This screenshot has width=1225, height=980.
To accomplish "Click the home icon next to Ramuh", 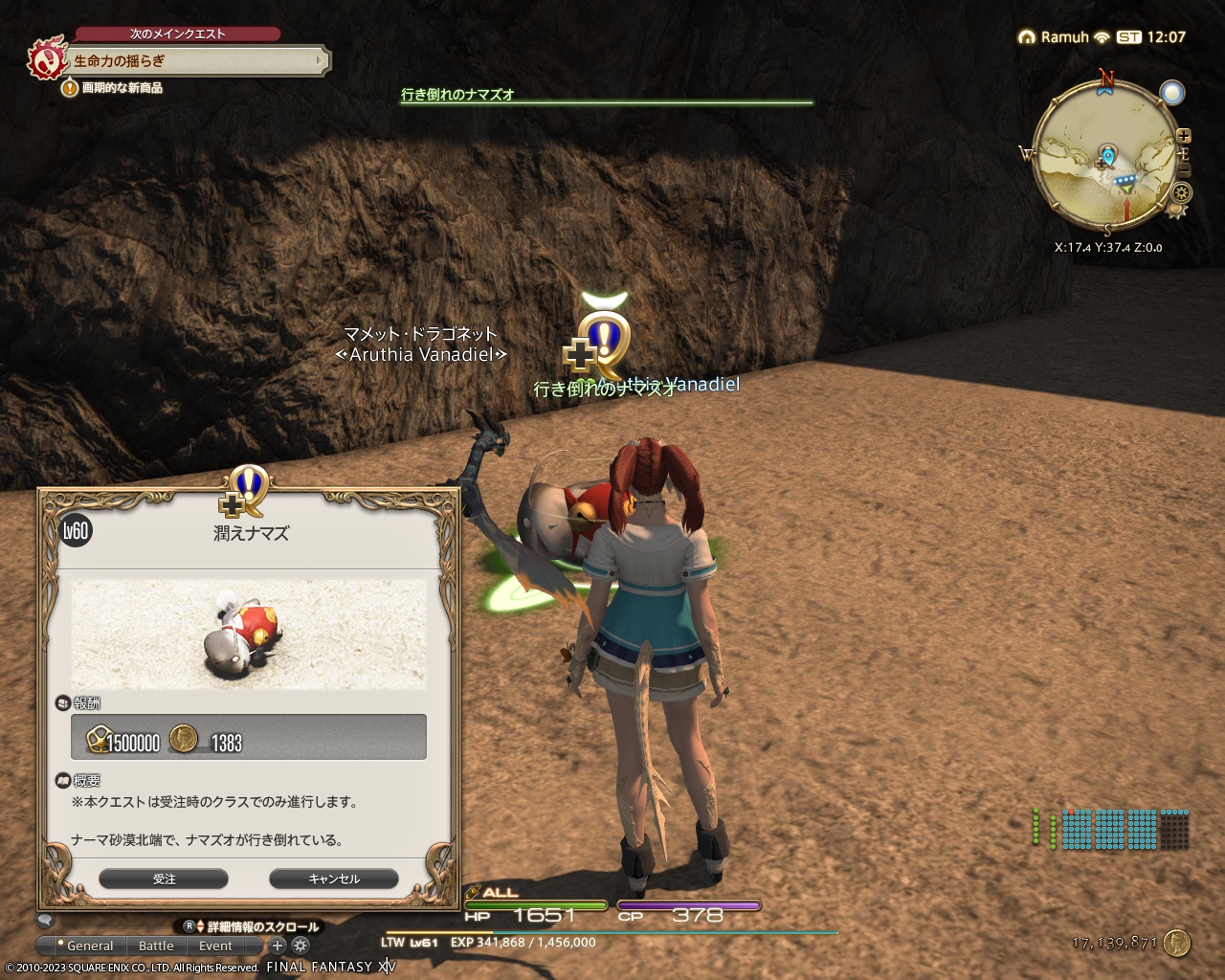I will point(1028,38).
